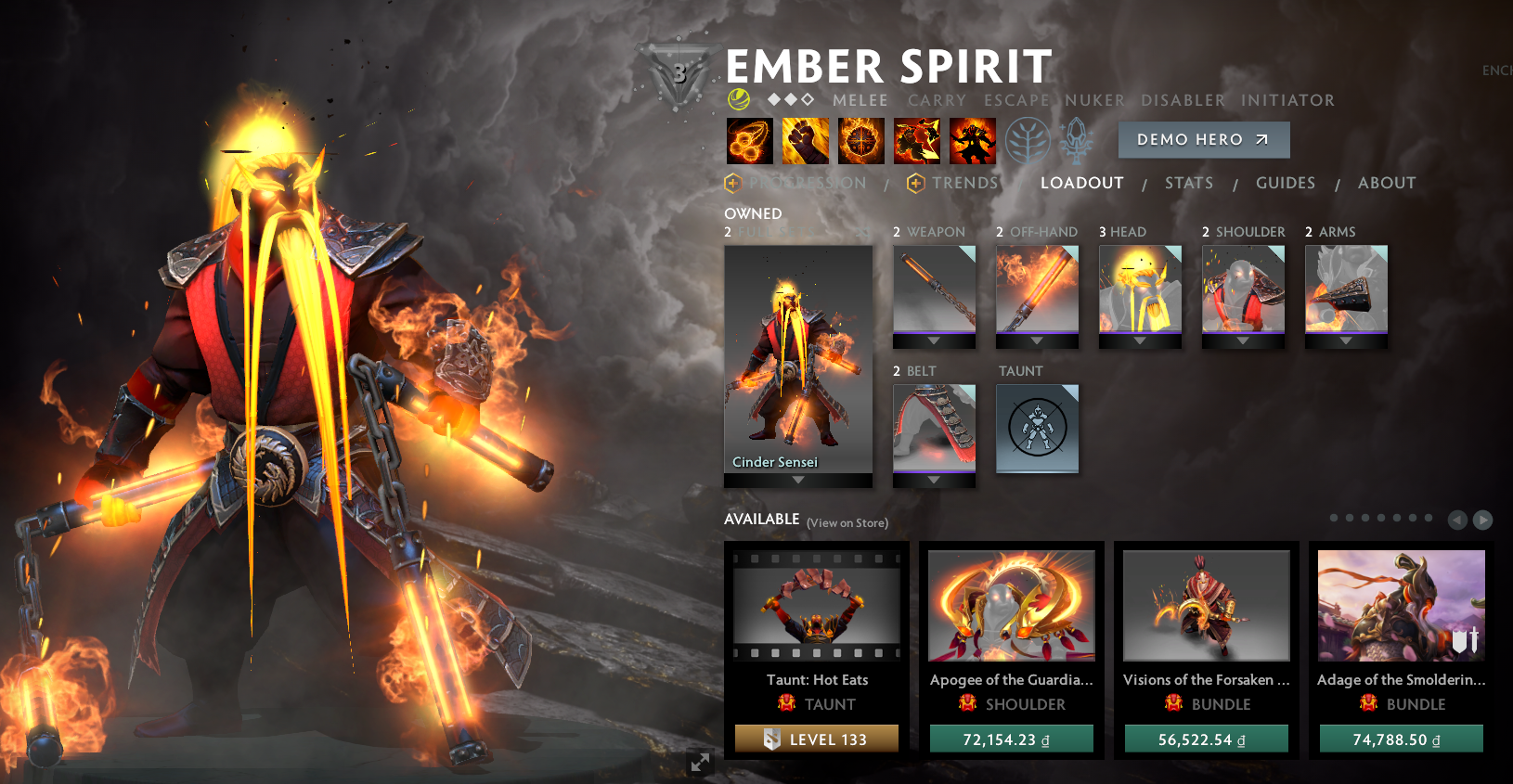Select the Searing Chains ability icon
1513x784 pixels.
[749, 140]
